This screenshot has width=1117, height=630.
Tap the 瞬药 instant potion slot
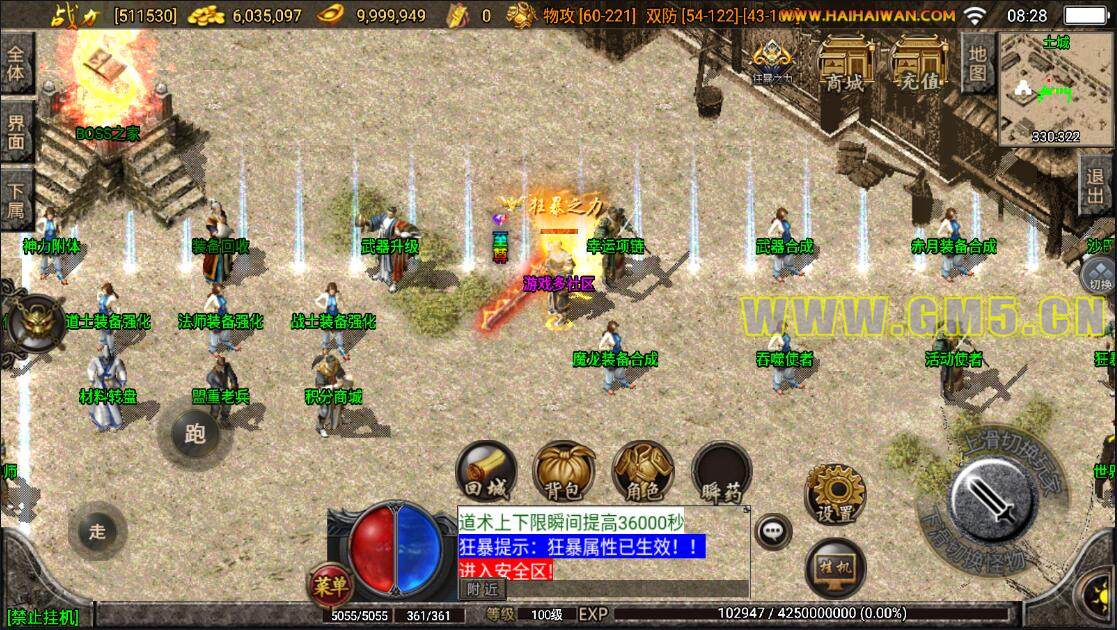tap(721, 471)
